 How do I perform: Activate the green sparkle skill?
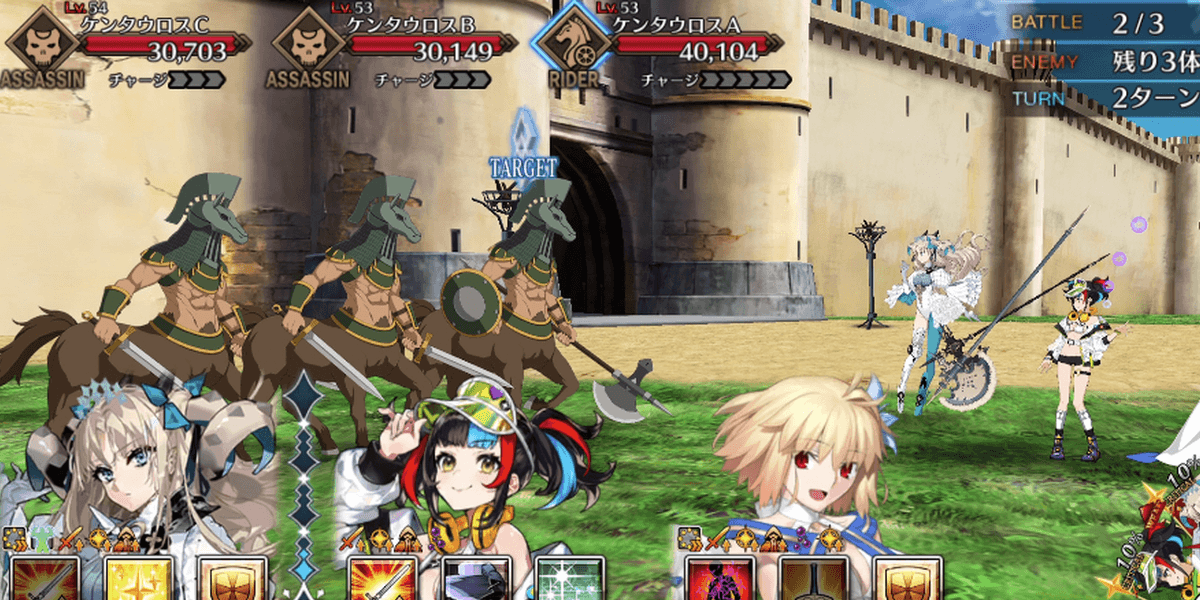[x=570, y=578]
